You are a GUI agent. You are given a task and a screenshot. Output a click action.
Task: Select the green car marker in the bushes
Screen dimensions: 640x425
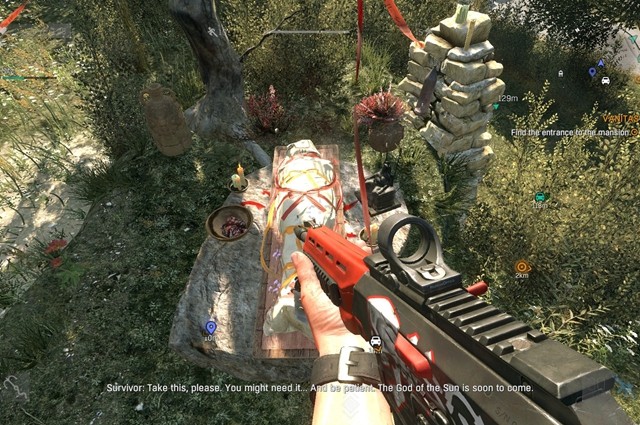(540, 197)
